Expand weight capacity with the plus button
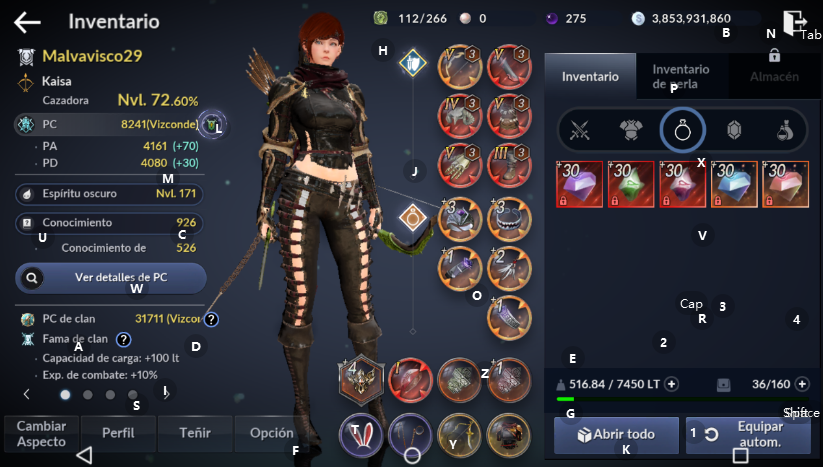Screen dimensions: 823x467 pyautogui.click(x=671, y=384)
